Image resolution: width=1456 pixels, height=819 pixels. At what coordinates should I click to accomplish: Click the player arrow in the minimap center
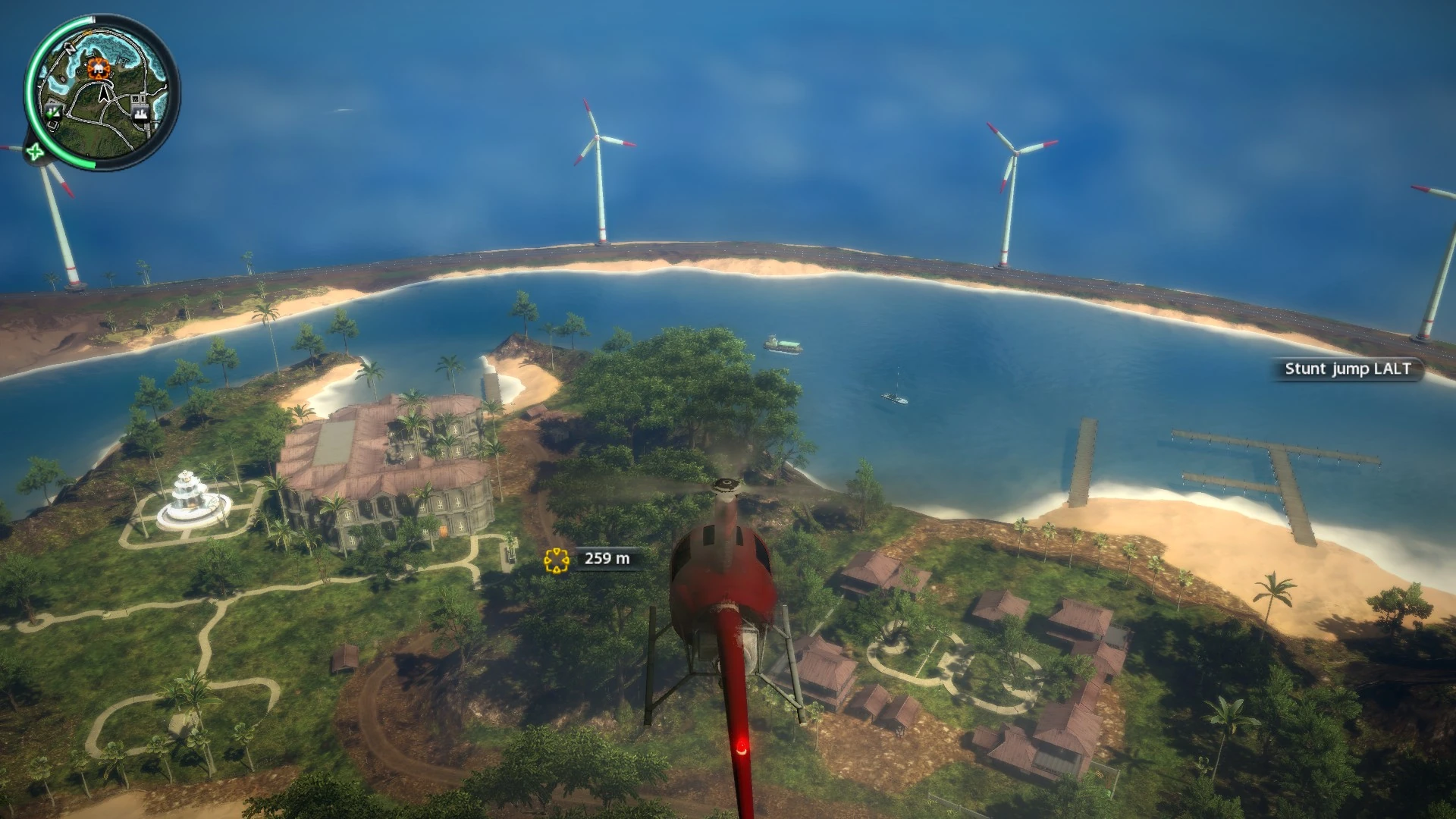pos(103,94)
